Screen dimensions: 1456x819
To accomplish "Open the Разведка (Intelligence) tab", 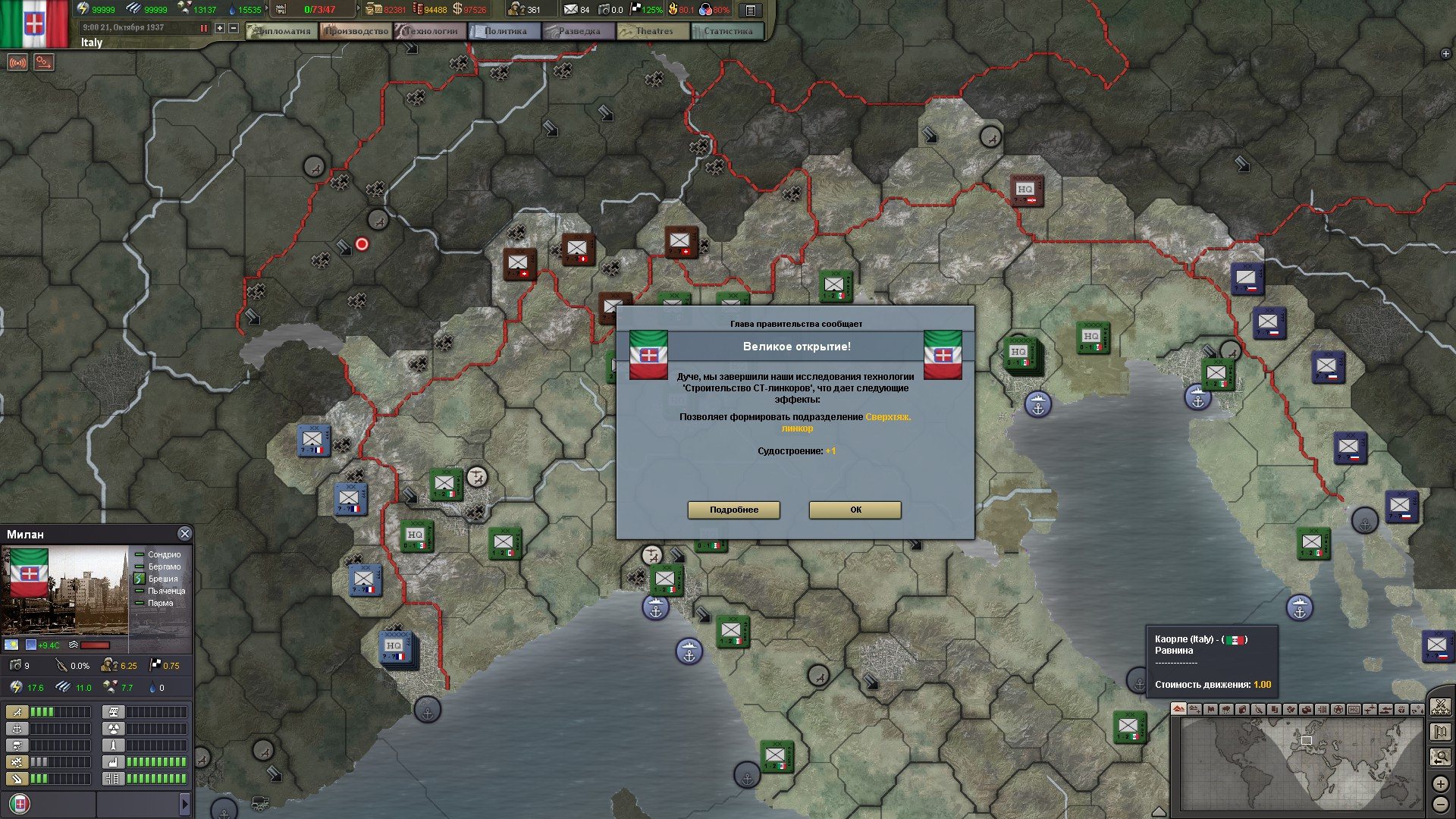I will pos(579,31).
